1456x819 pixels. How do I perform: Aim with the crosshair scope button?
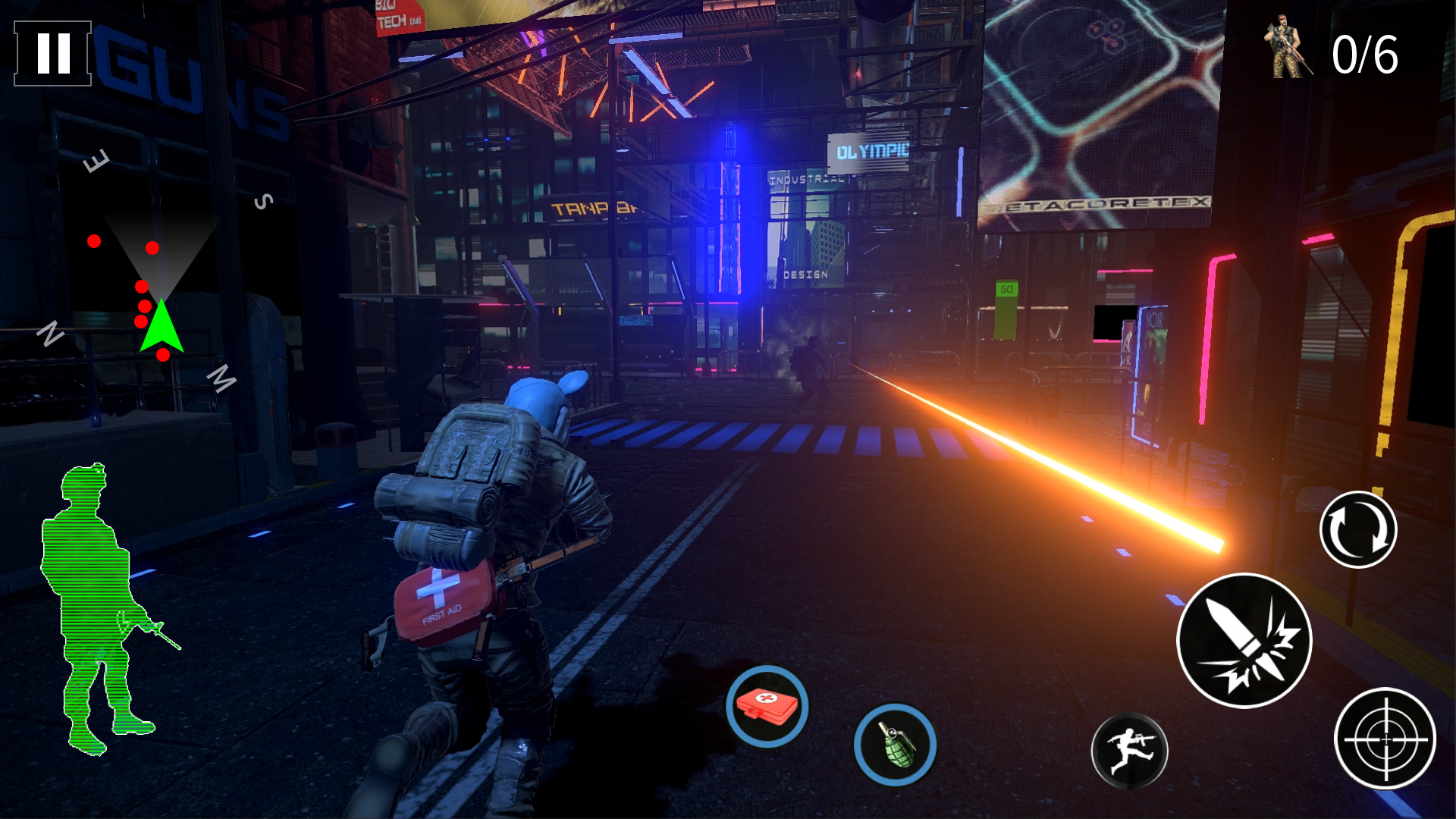[x=1385, y=738]
